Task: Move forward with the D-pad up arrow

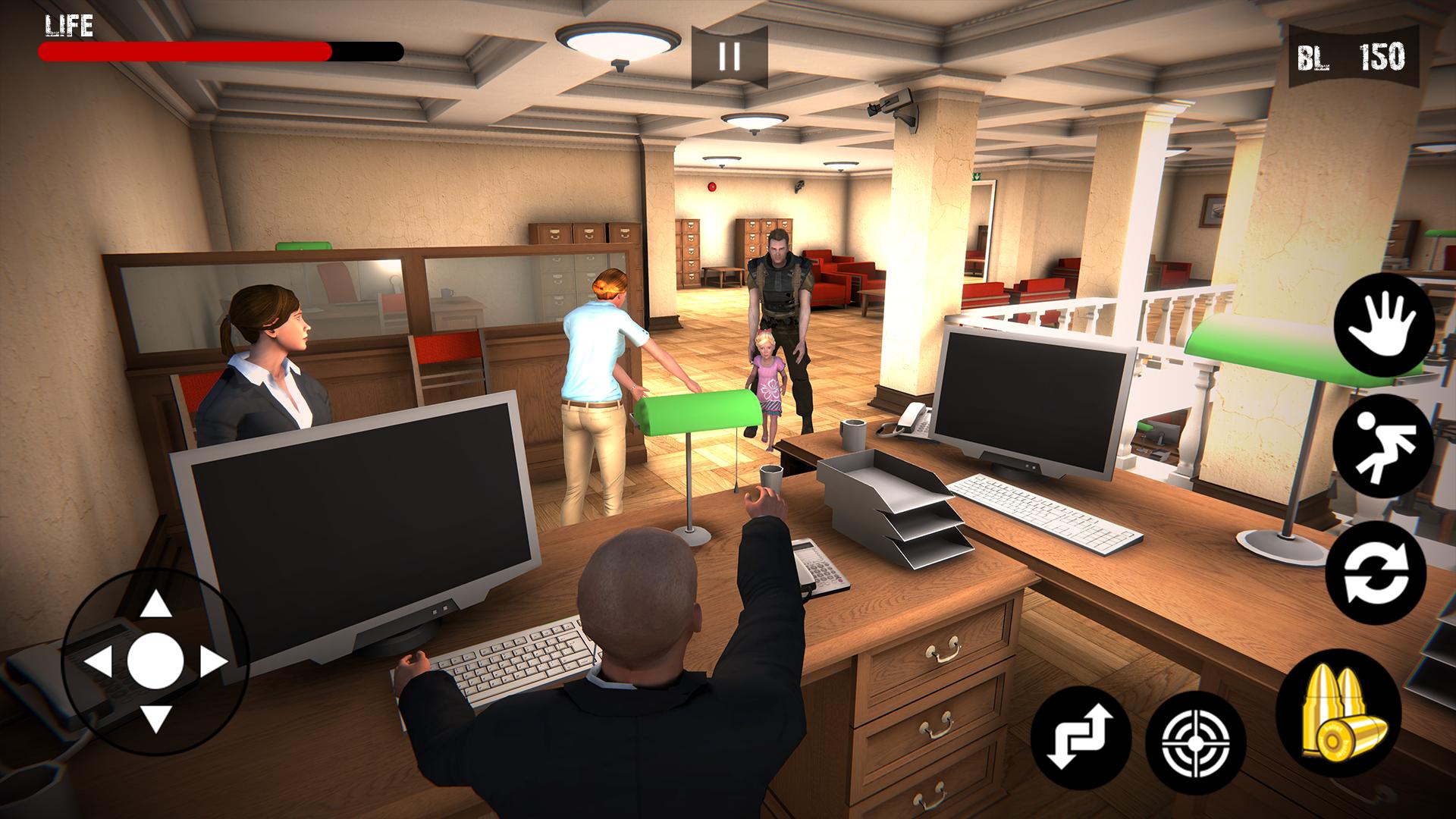Action: (156, 604)
